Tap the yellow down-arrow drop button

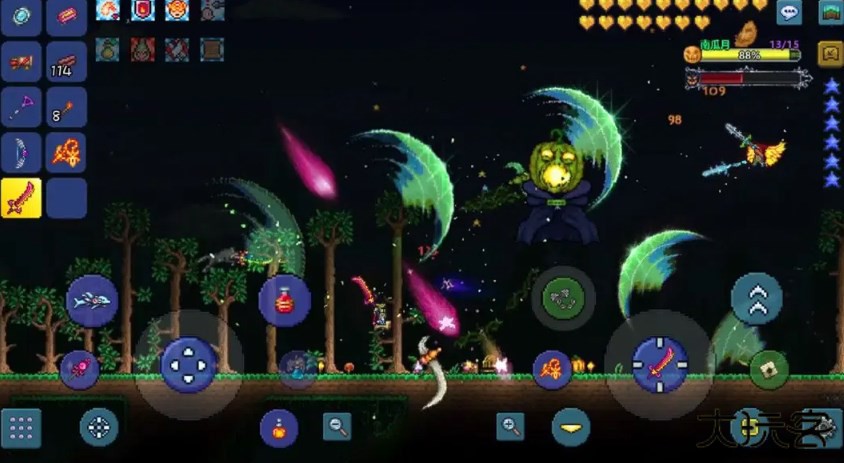[571, 428]
